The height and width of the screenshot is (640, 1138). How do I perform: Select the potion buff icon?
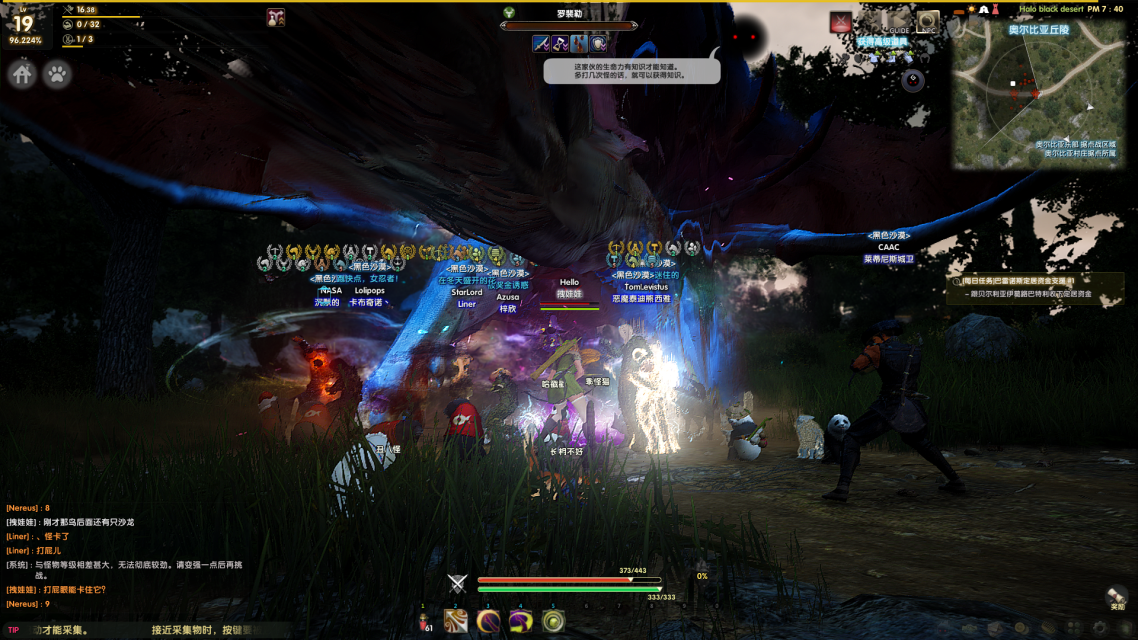tap(276, 17)
